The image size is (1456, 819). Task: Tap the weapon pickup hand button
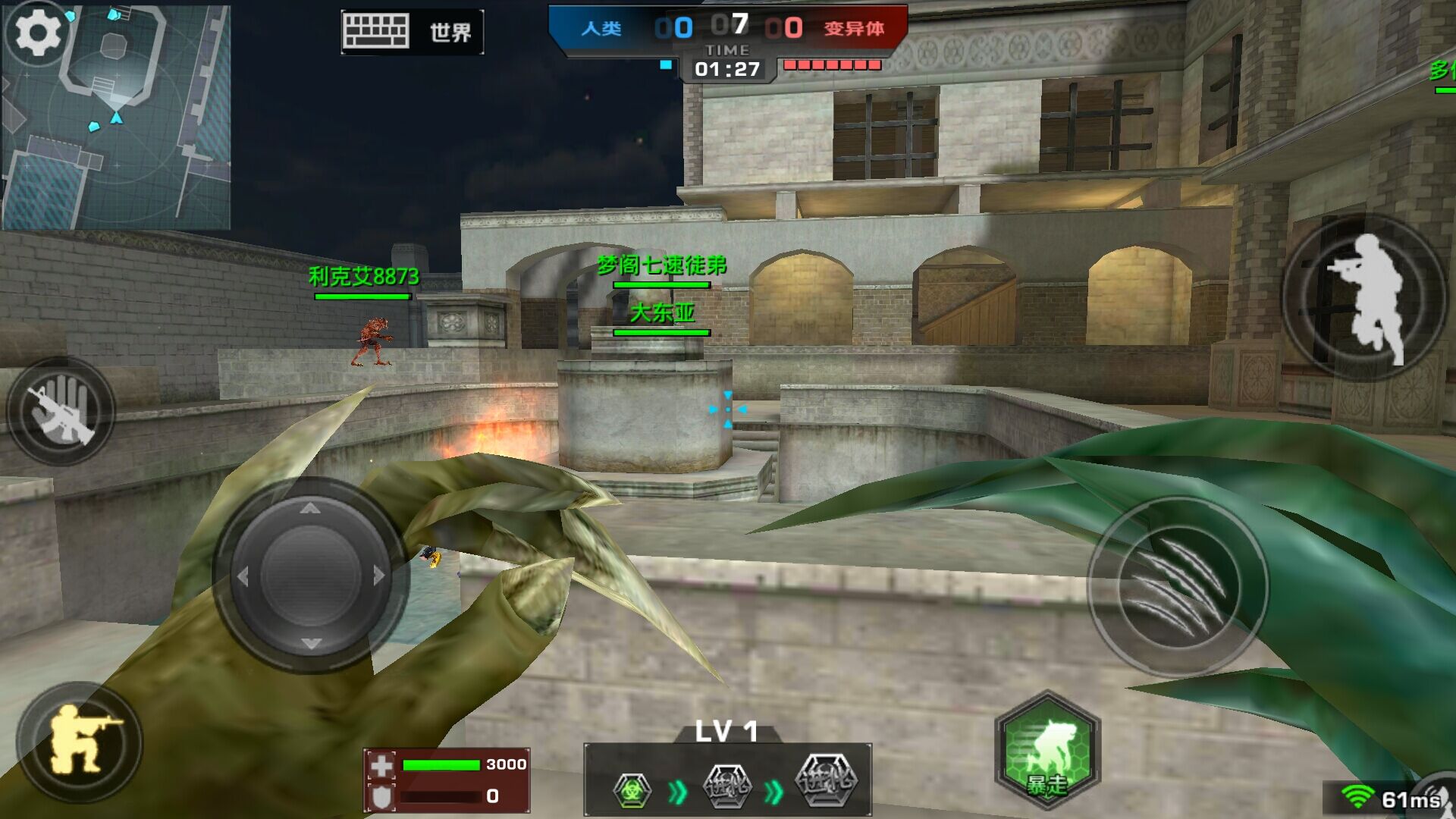pyautogui.click(x=61, y=412)
